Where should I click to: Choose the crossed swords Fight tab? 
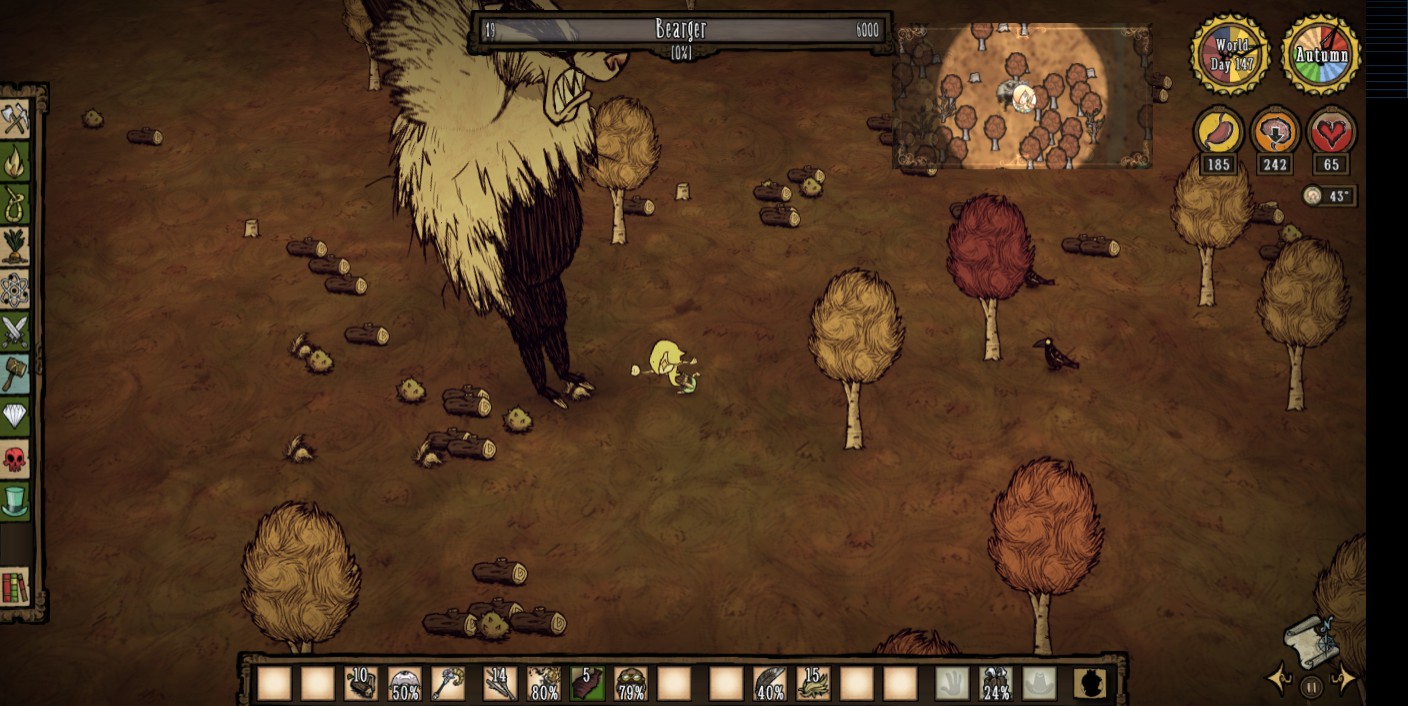pos(15,330)
